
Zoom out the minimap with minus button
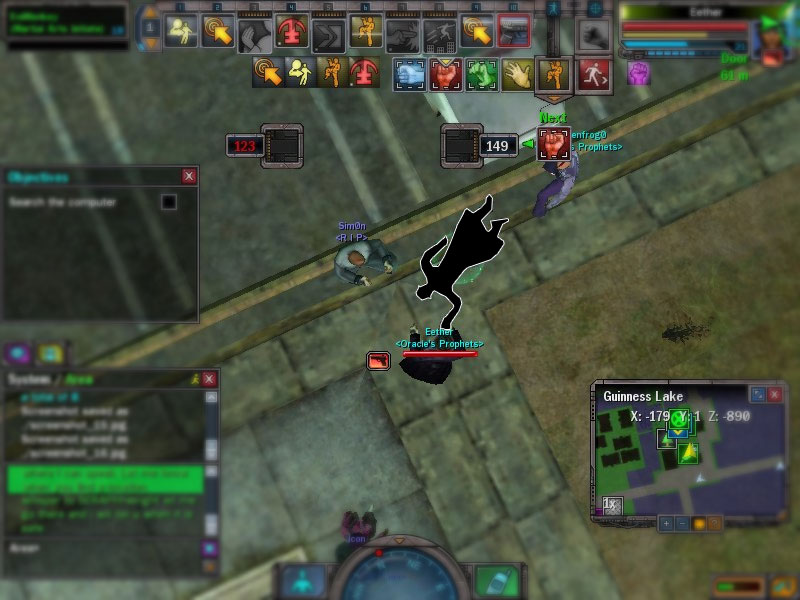tap(682, 523)
